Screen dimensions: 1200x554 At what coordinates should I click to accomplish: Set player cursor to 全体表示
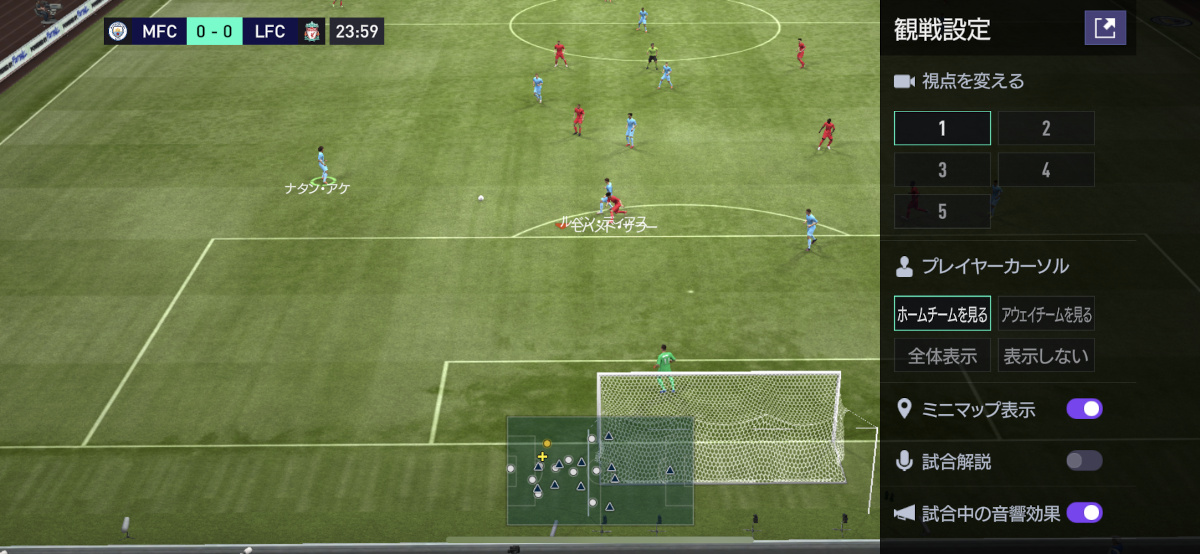click(x=942, y=355)
